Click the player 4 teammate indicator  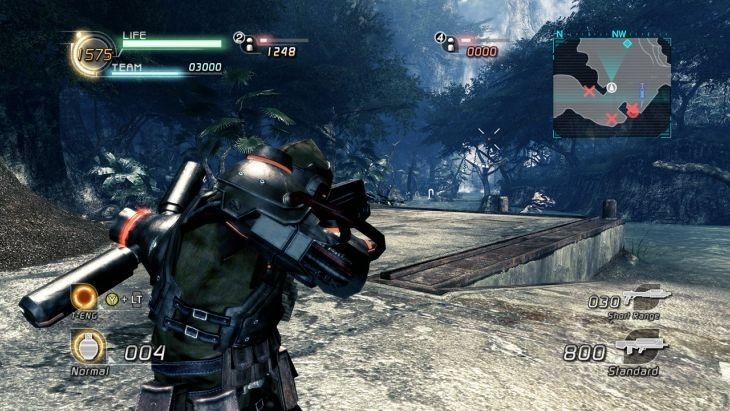(446, 42)
